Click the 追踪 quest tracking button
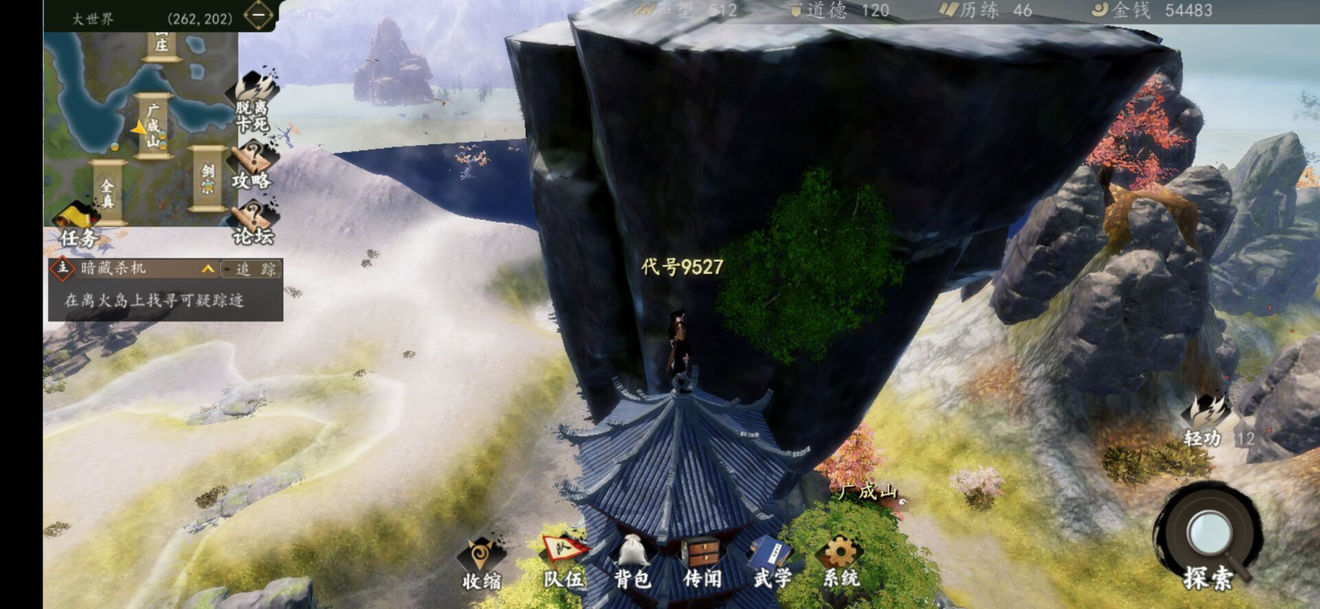Viewport: 1320px width, 609px height. pyautogui.click(x=251, y=269)
